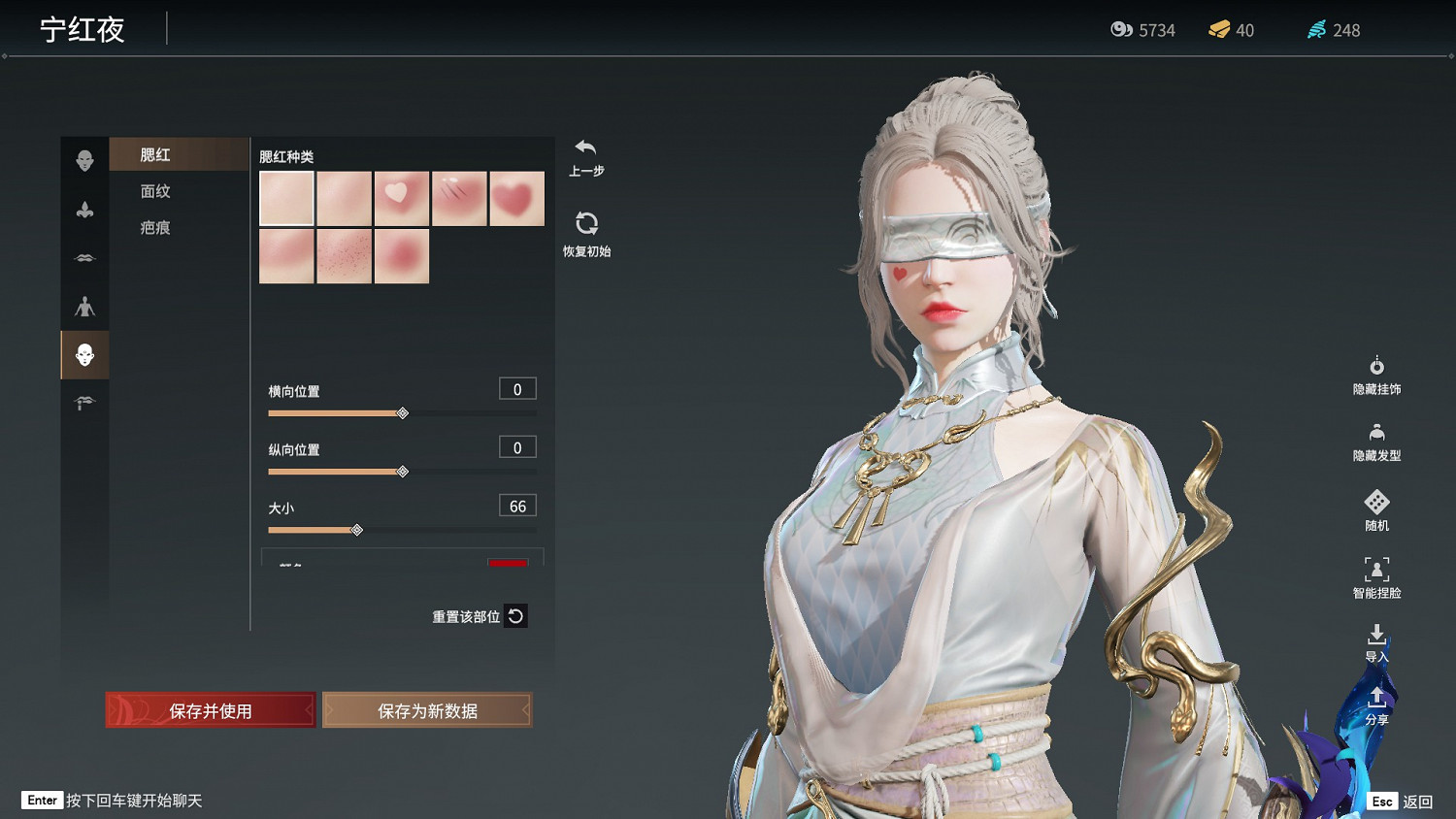Open 智能捏脸 smart face creation
Image resolution: width=1456 pixels, height=819 pixels.
point(1376,577)
